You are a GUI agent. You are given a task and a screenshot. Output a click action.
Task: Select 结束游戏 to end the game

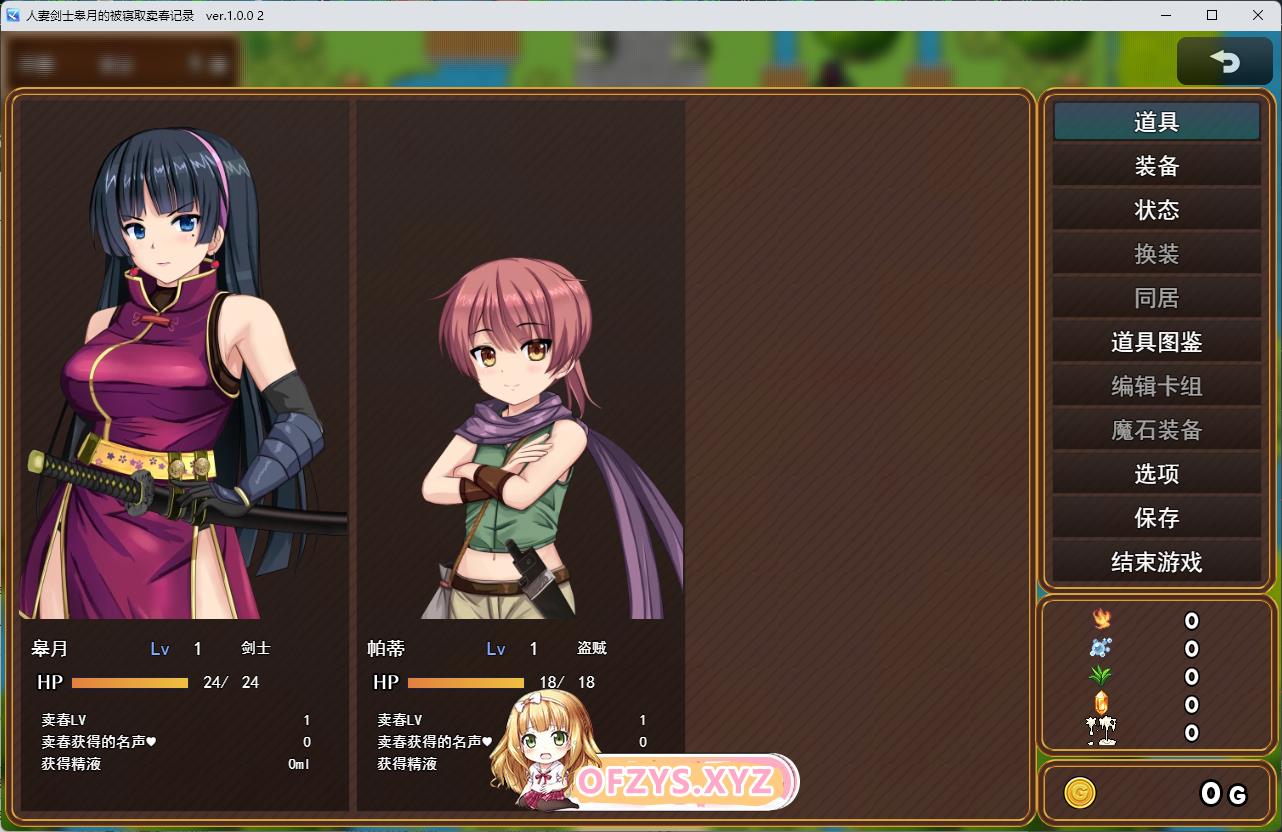[x=1156, y=562]
